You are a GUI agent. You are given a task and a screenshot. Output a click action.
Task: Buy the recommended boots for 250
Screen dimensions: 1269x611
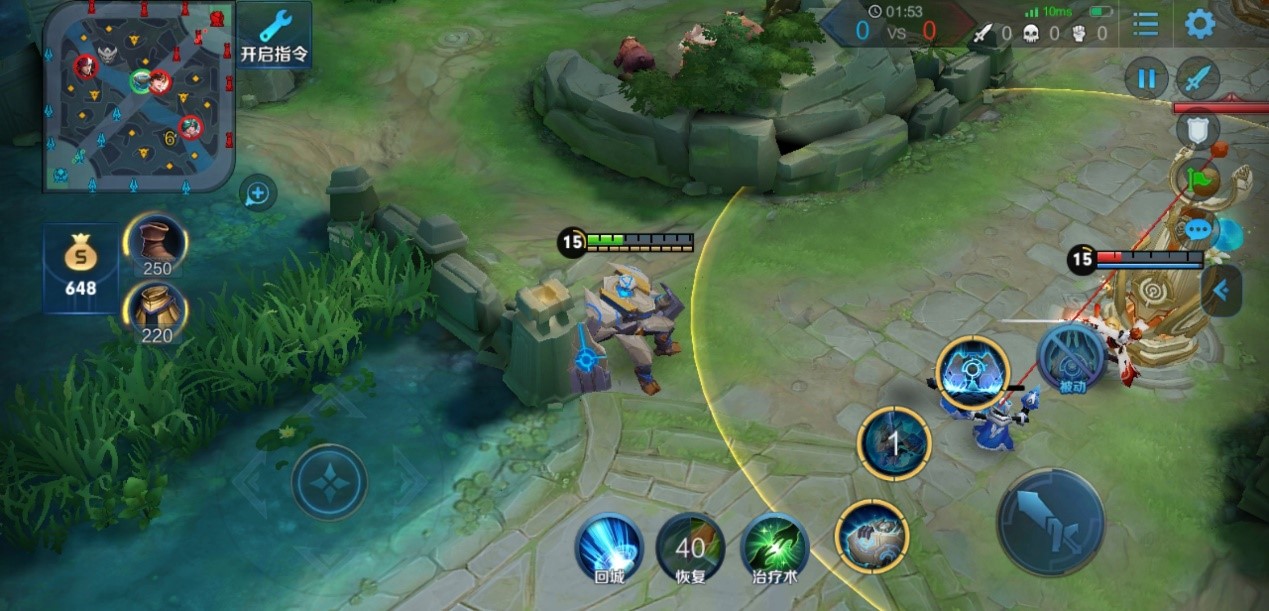(156, 243)
